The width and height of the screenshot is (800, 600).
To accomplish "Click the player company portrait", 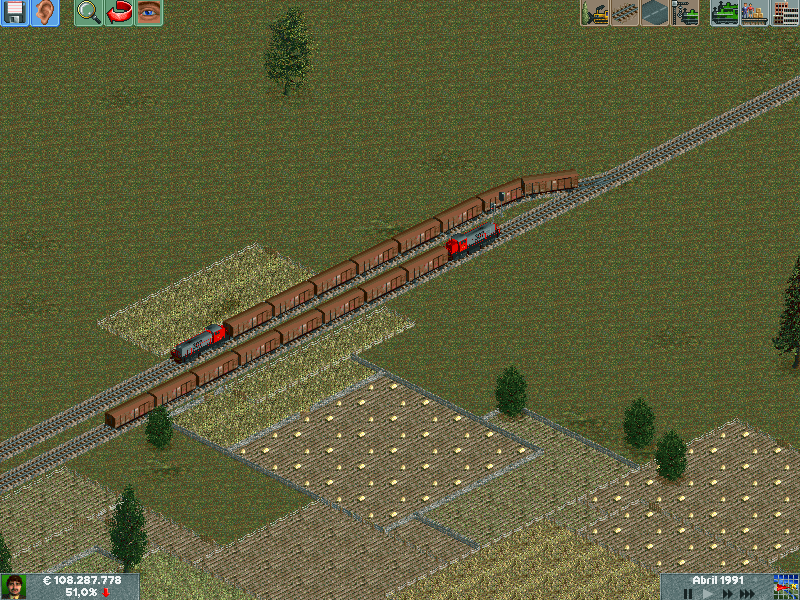I will click(x=14, y=586).
